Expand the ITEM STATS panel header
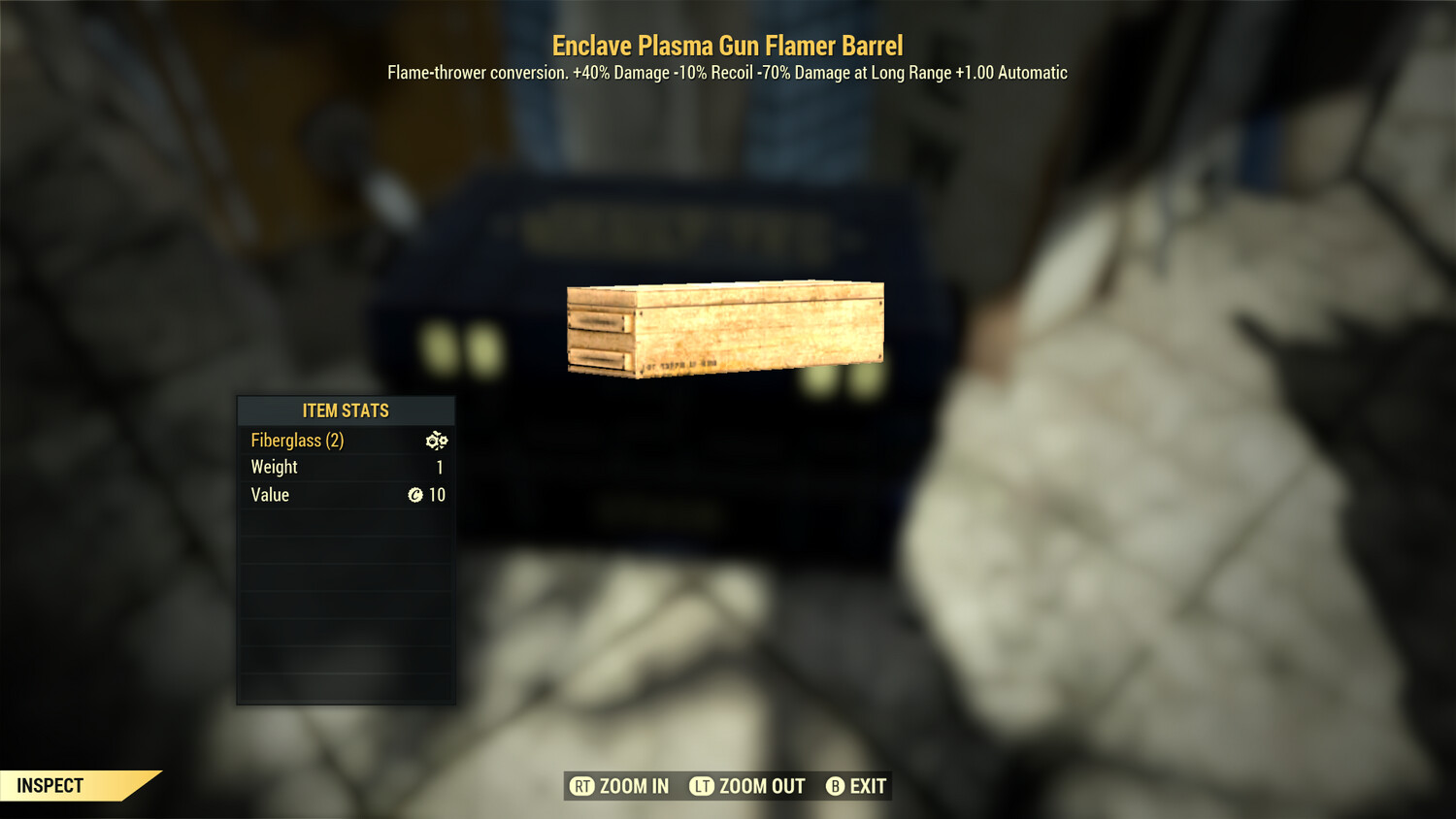 click(x=346, y=410)
